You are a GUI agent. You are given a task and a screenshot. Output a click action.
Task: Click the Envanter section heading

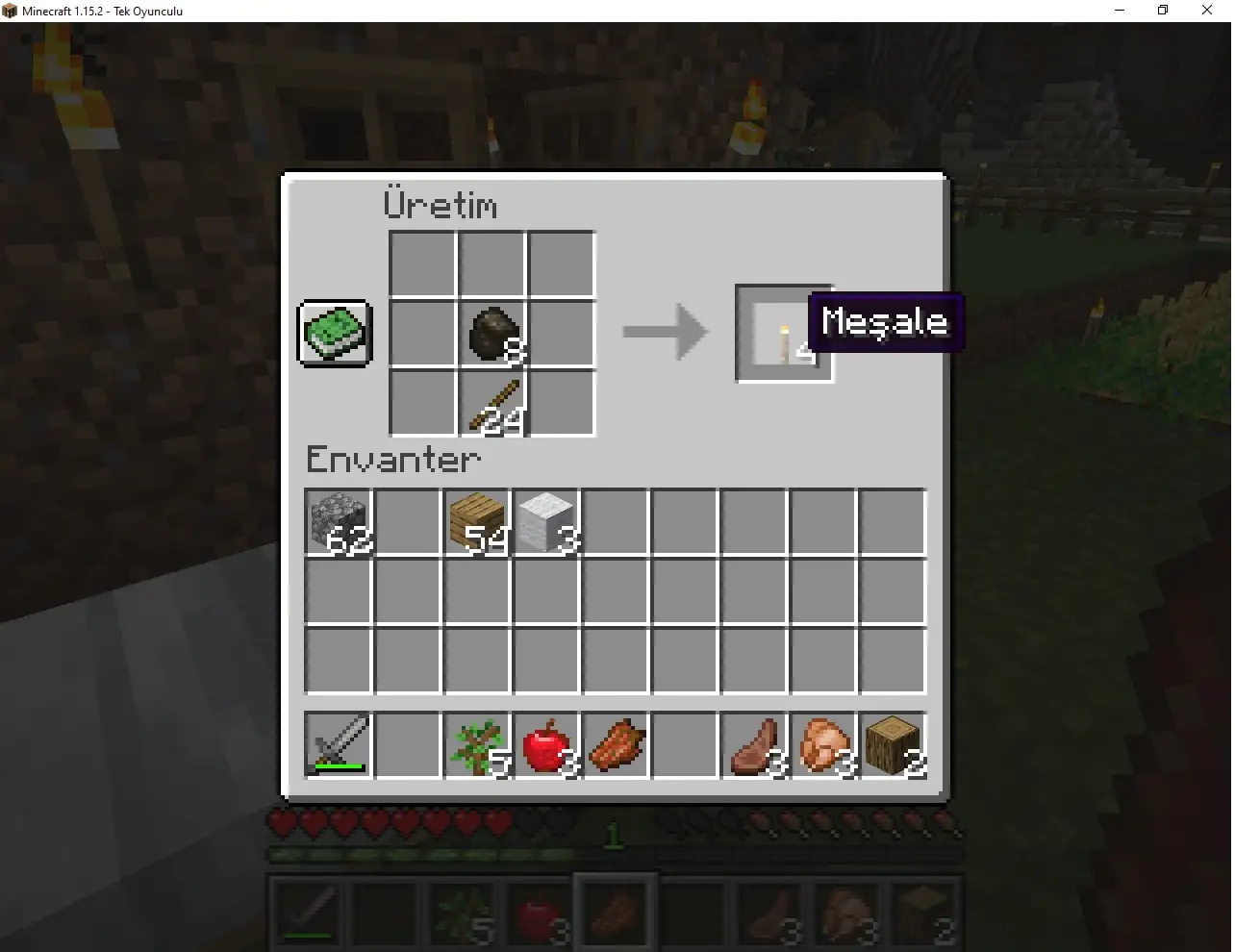pyautogui.click(x=392, y=460)
